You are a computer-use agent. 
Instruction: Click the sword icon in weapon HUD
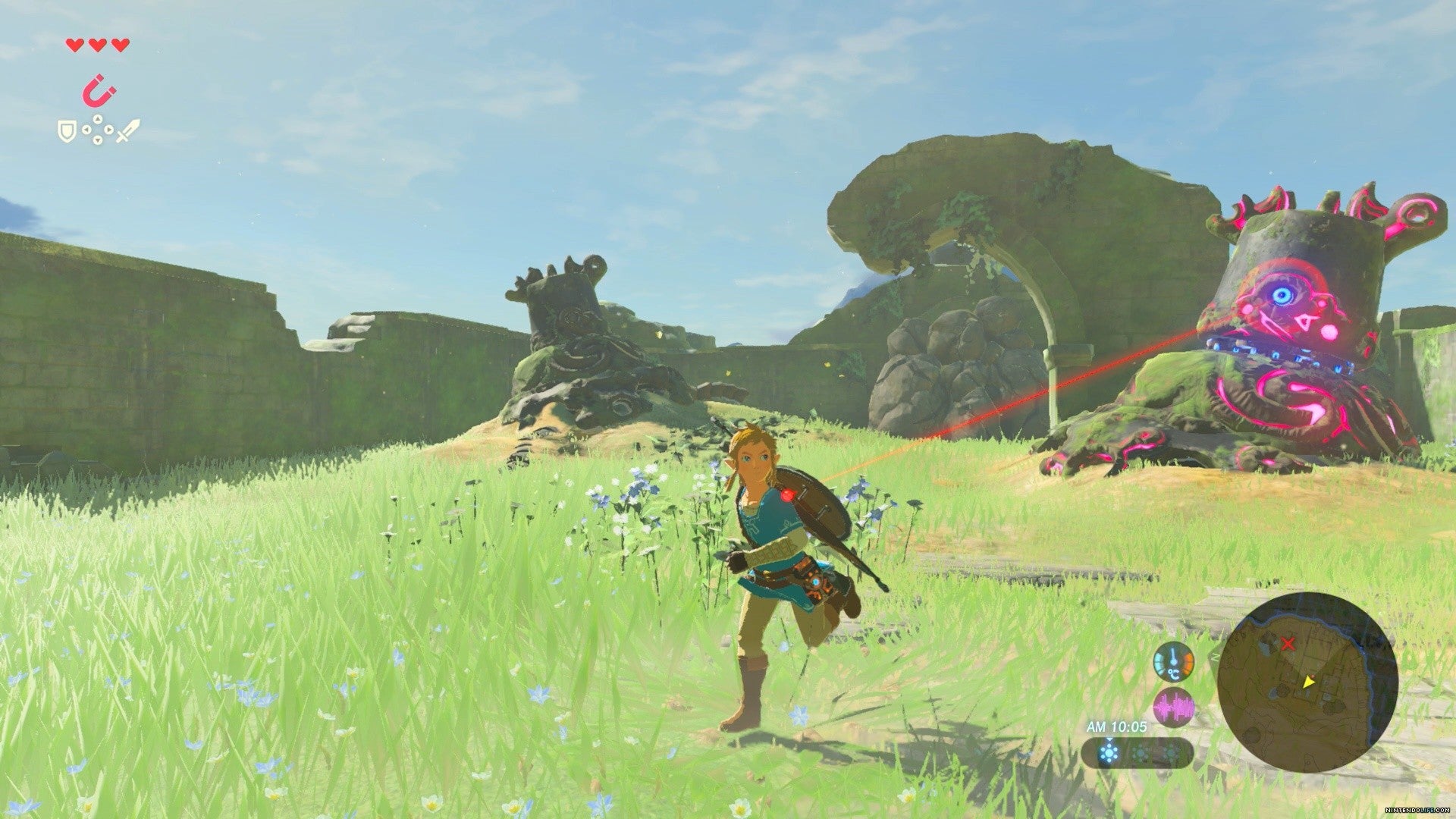tap(127, 131)
